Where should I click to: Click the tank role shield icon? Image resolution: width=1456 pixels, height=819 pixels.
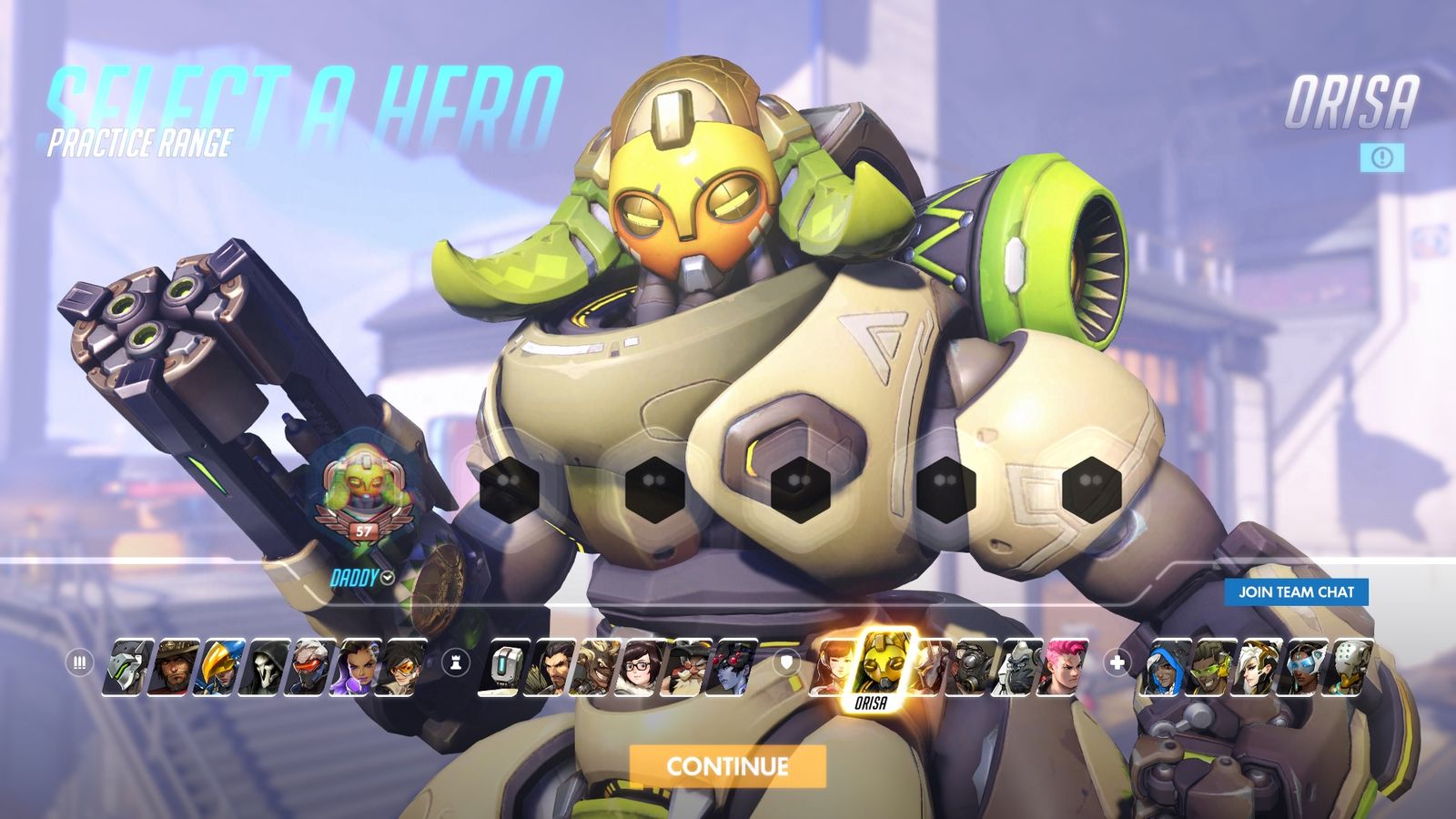coord(784,662)
